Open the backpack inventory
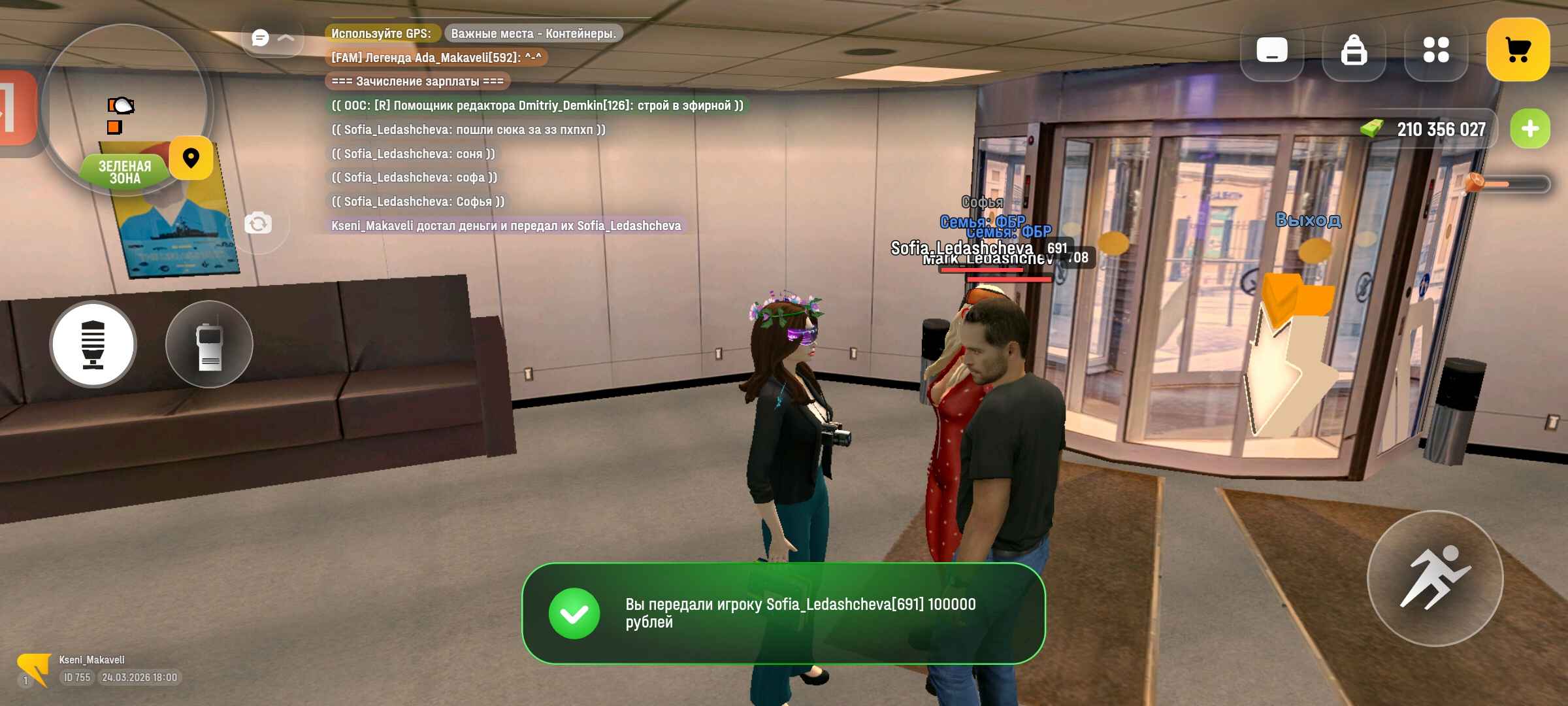1568x706 pixels. coord(1354,50)
